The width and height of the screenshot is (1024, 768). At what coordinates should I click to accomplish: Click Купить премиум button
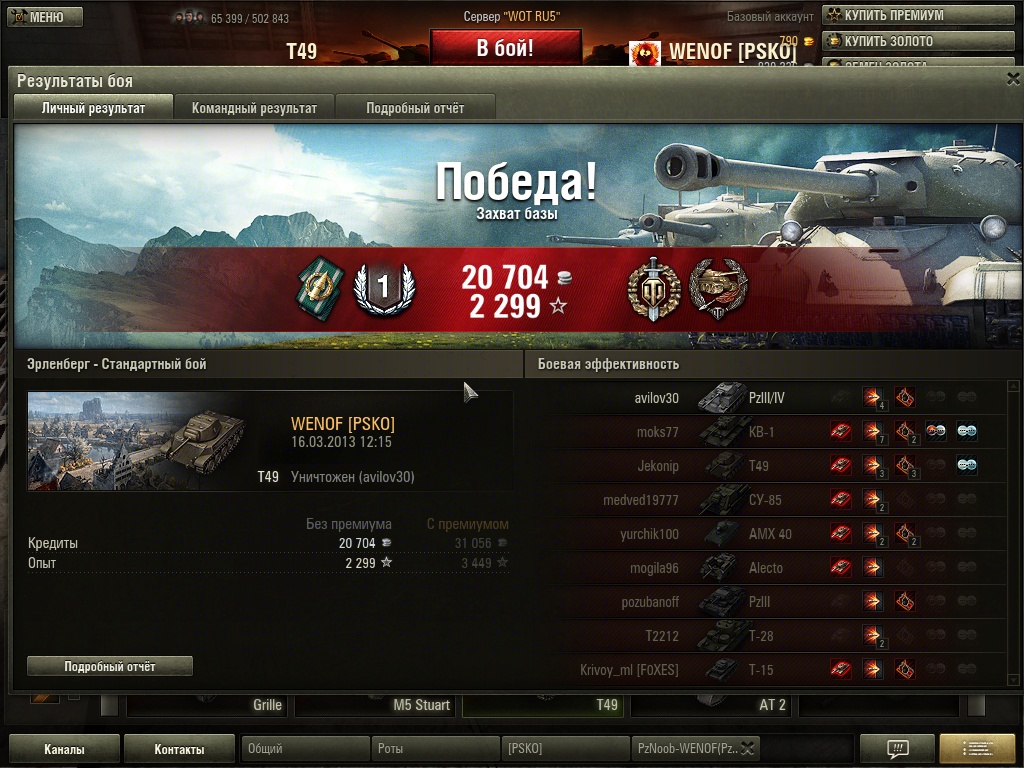pyautogui.click(x=920, y=16)
